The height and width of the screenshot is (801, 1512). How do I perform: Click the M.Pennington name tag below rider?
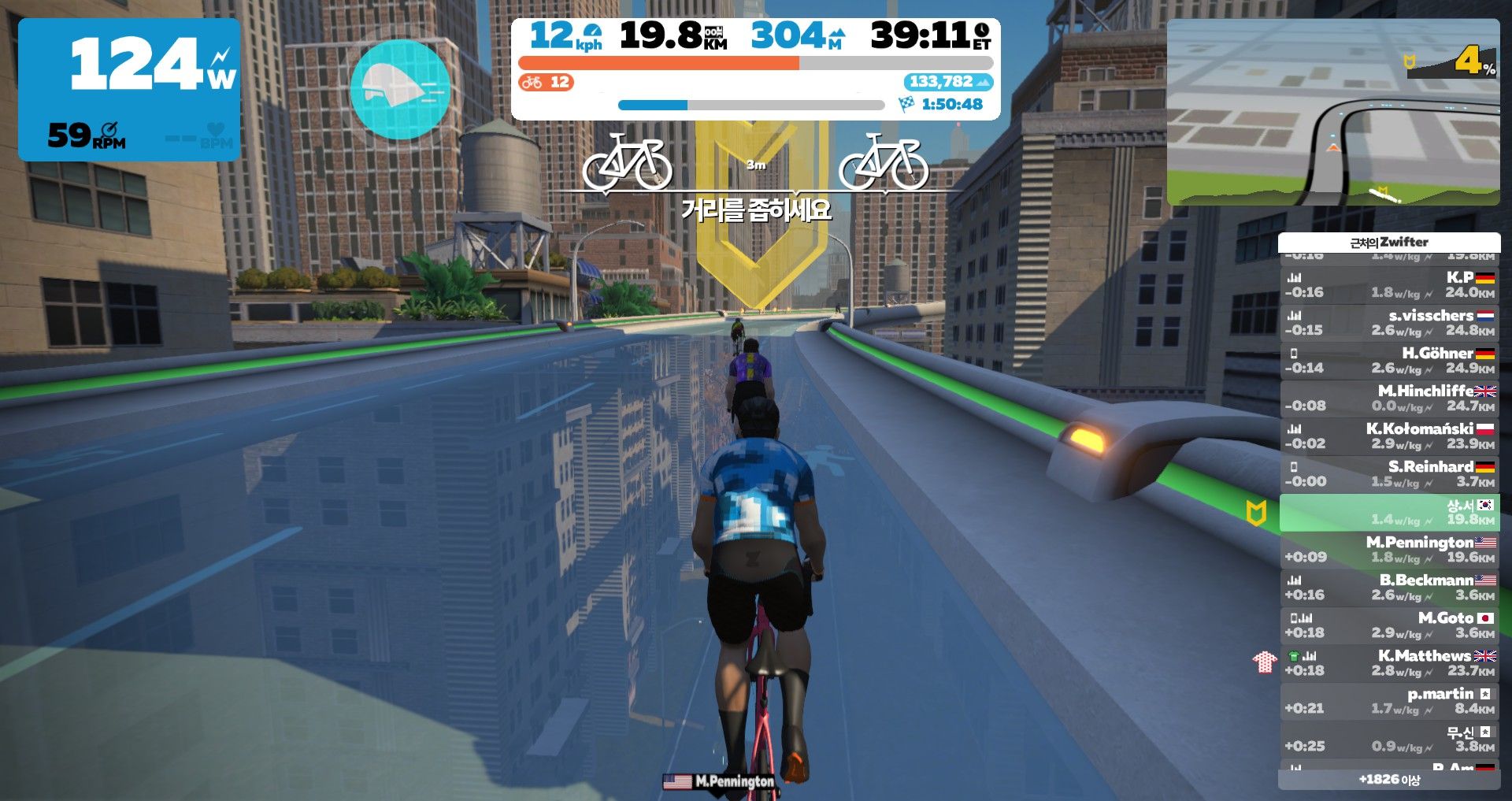(720, 781)
